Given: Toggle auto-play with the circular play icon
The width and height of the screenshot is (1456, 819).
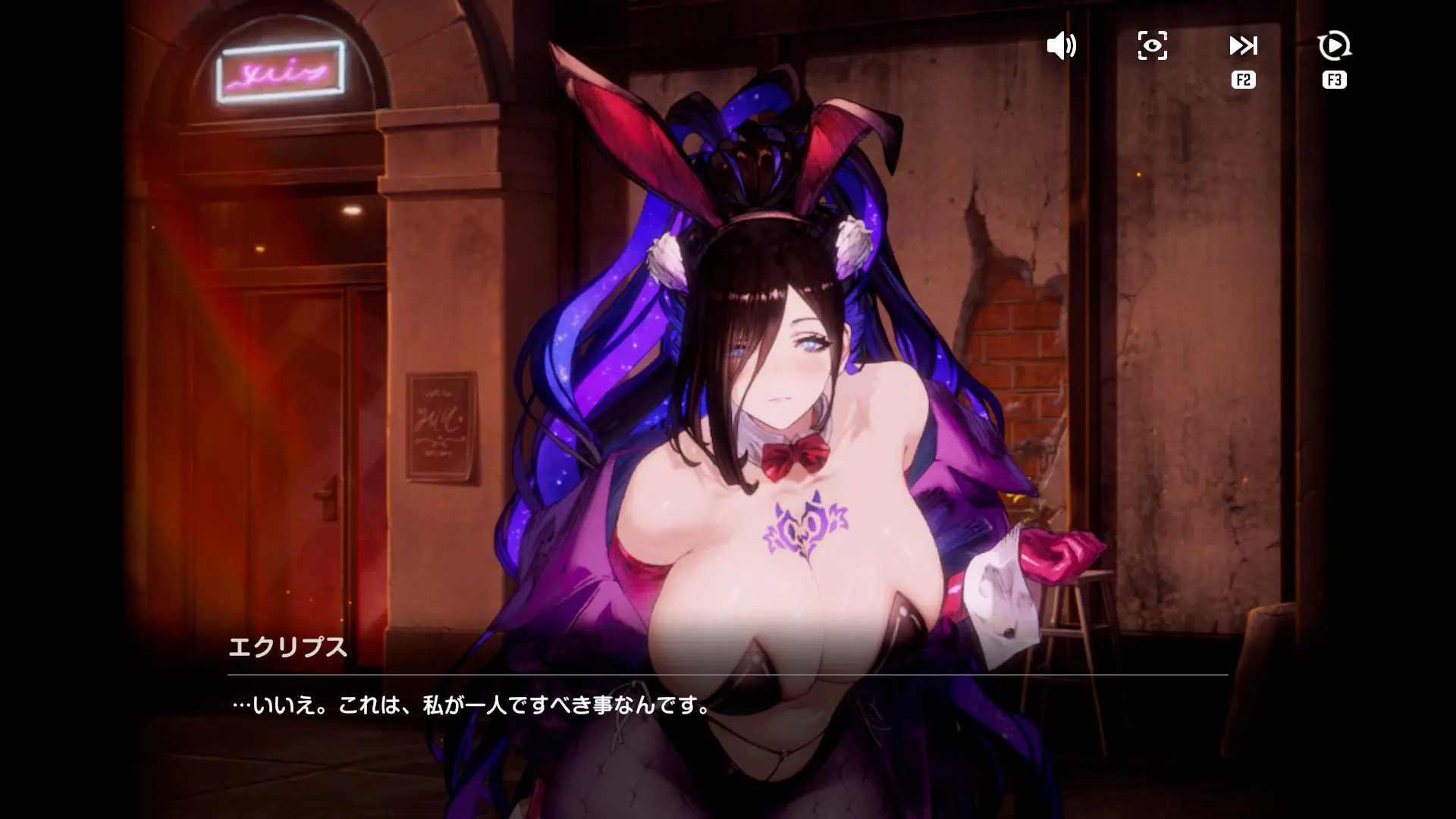Looking at the screenshot, I should pyautogui.click(x=1334, y=46).
